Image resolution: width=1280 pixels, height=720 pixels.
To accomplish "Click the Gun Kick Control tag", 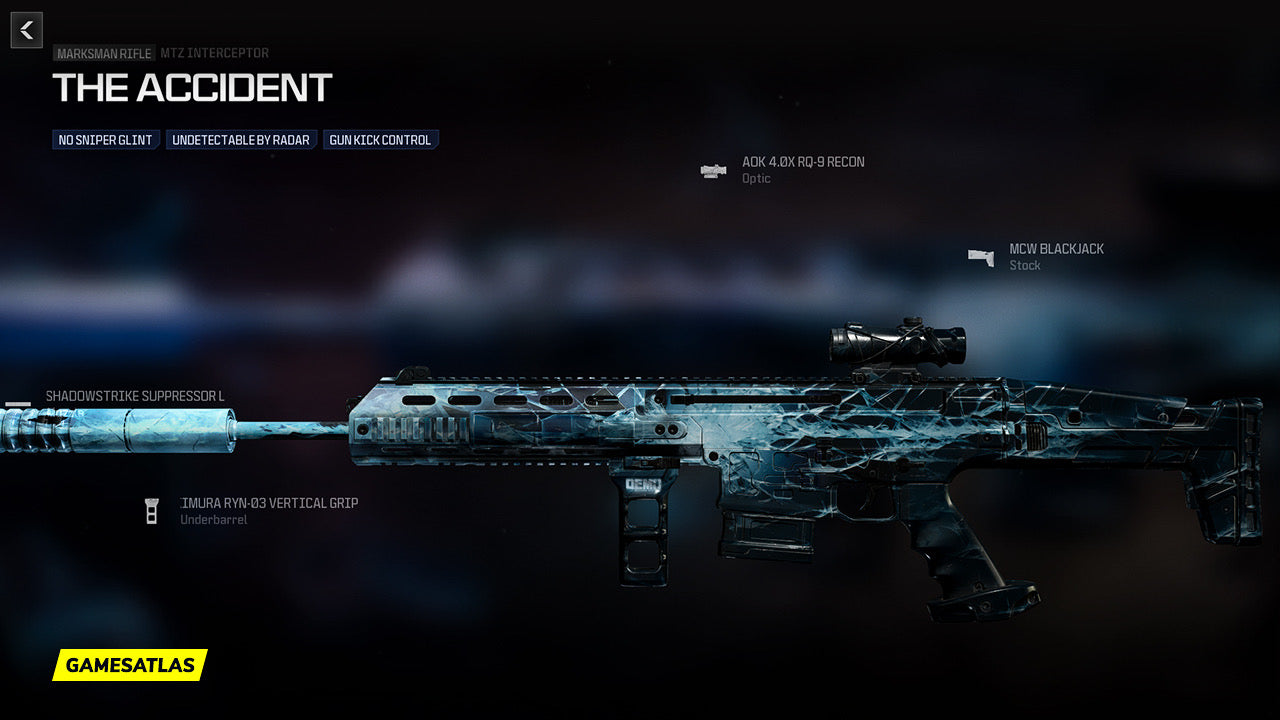I will tap(380, 140).
